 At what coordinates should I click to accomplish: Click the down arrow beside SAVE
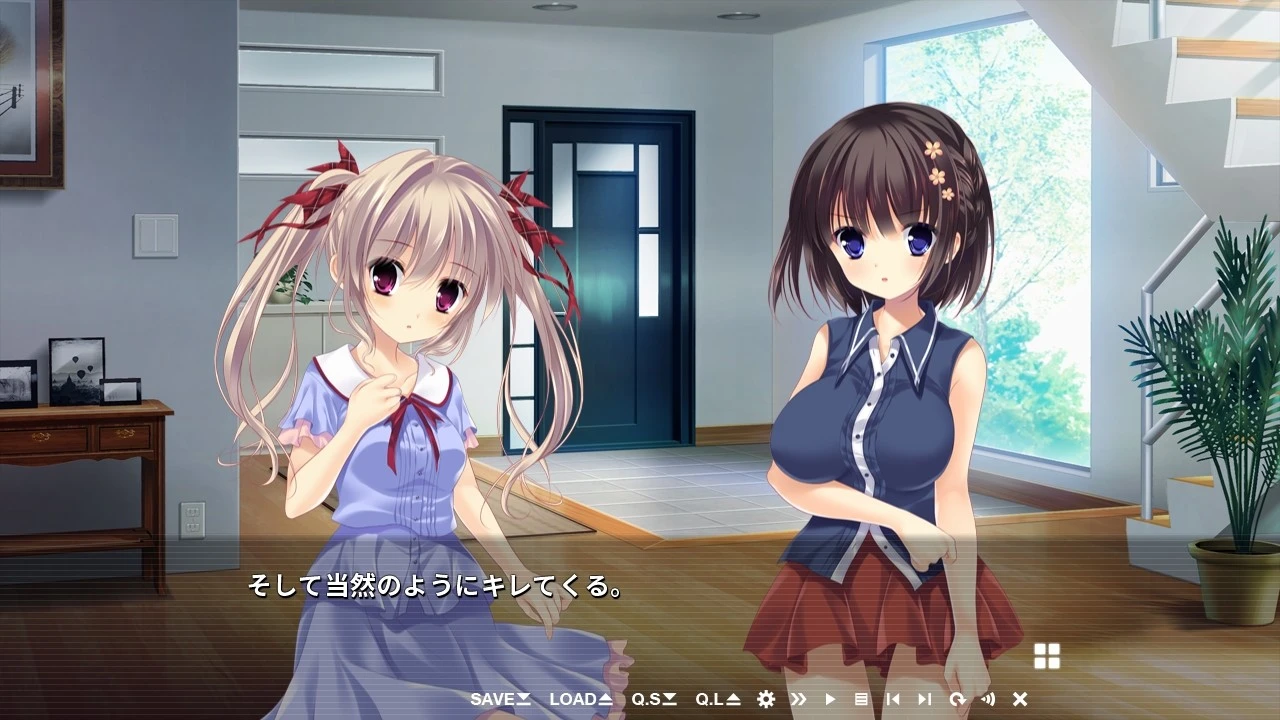(523, 700)
